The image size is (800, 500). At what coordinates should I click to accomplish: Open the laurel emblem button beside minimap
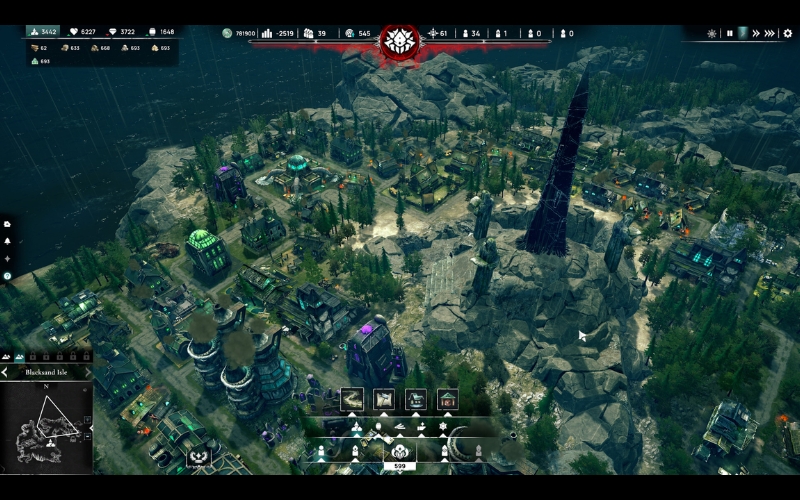[197, 458]
